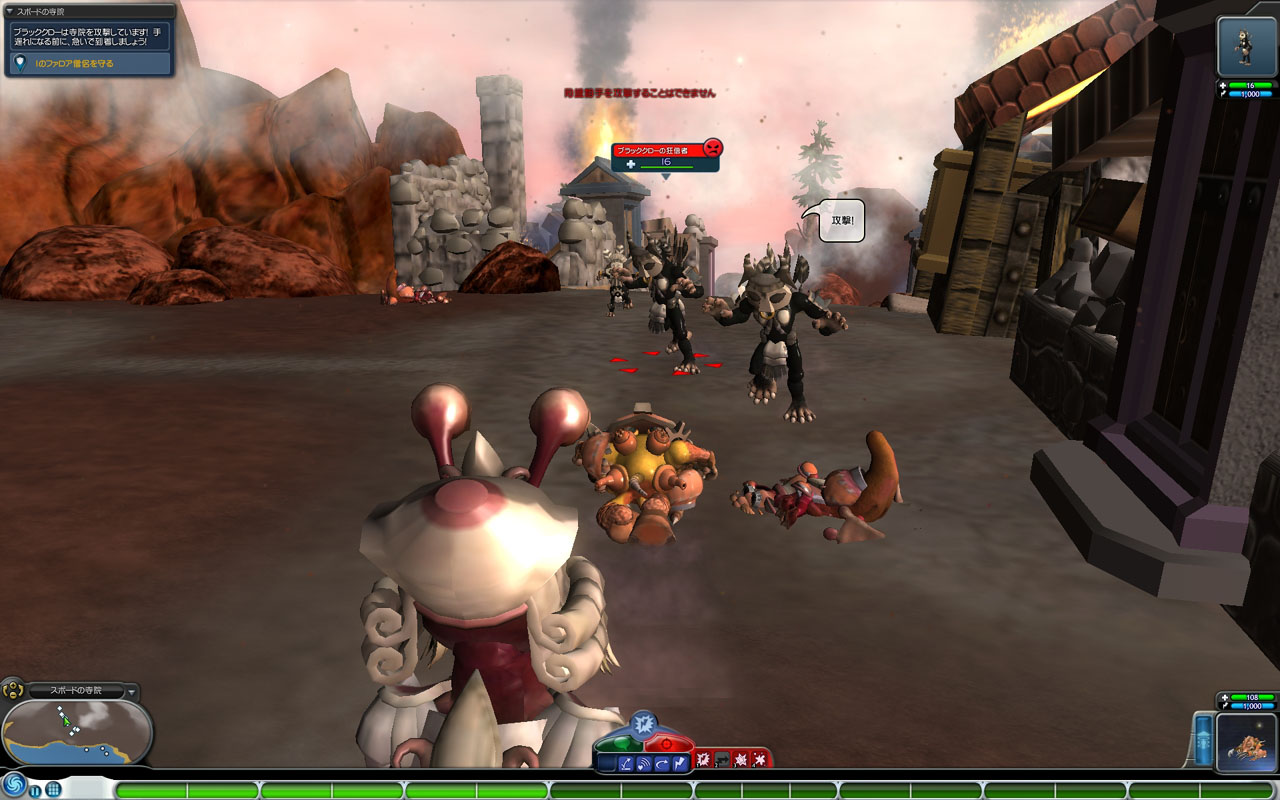Open the grid icon button beside pause
This screenshot has height=800, width=1280.
(53, 789)
